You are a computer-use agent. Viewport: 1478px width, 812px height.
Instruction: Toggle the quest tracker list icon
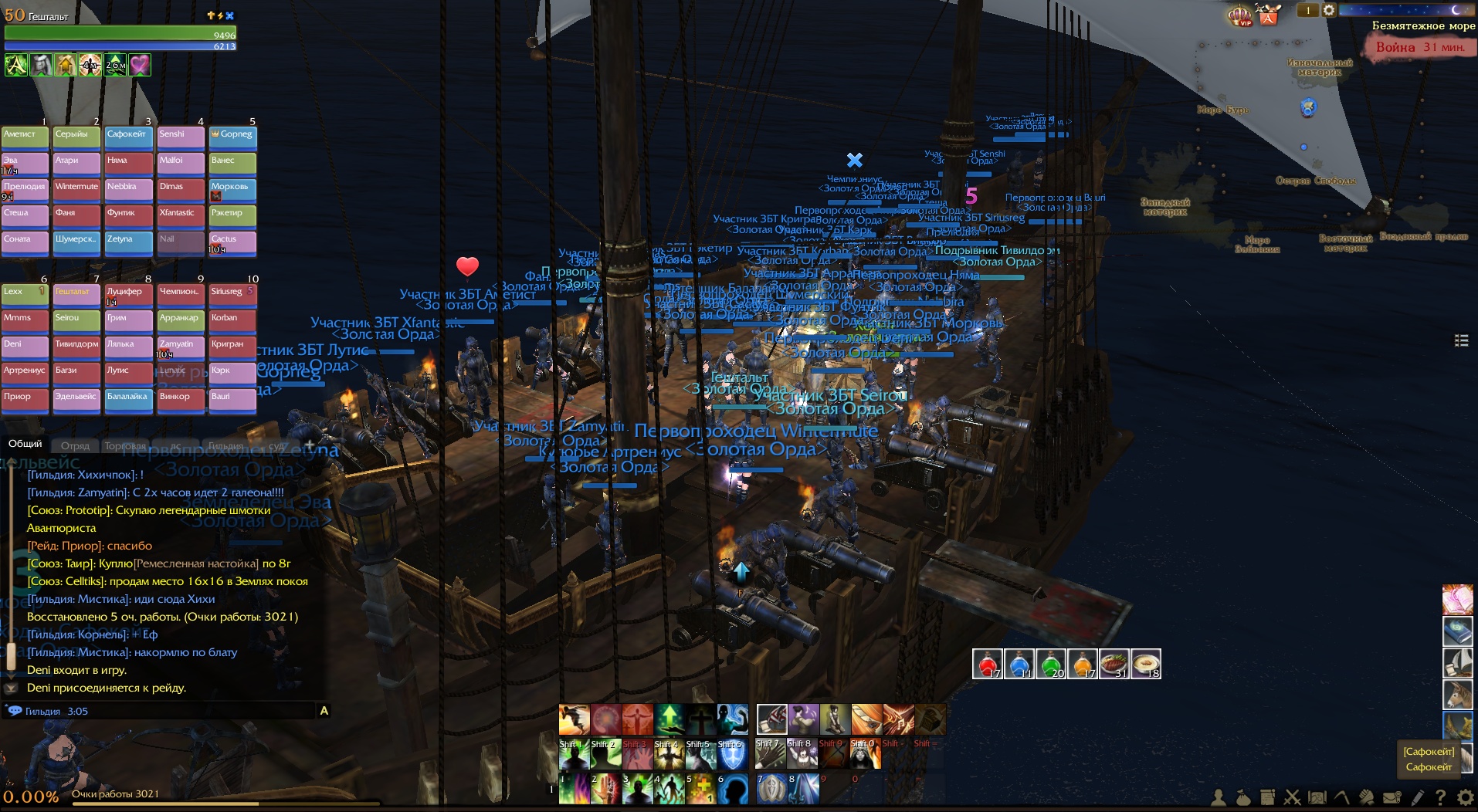click(x=1461, y=340)
